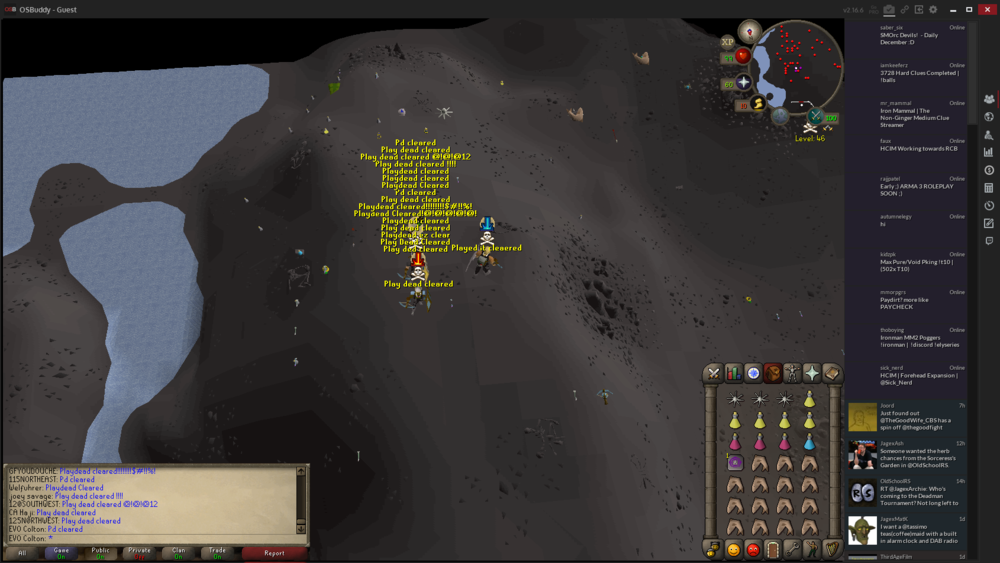Toggle run energy boot orb
This screenshot has height=563, width=1000.
tap(758, 102)
